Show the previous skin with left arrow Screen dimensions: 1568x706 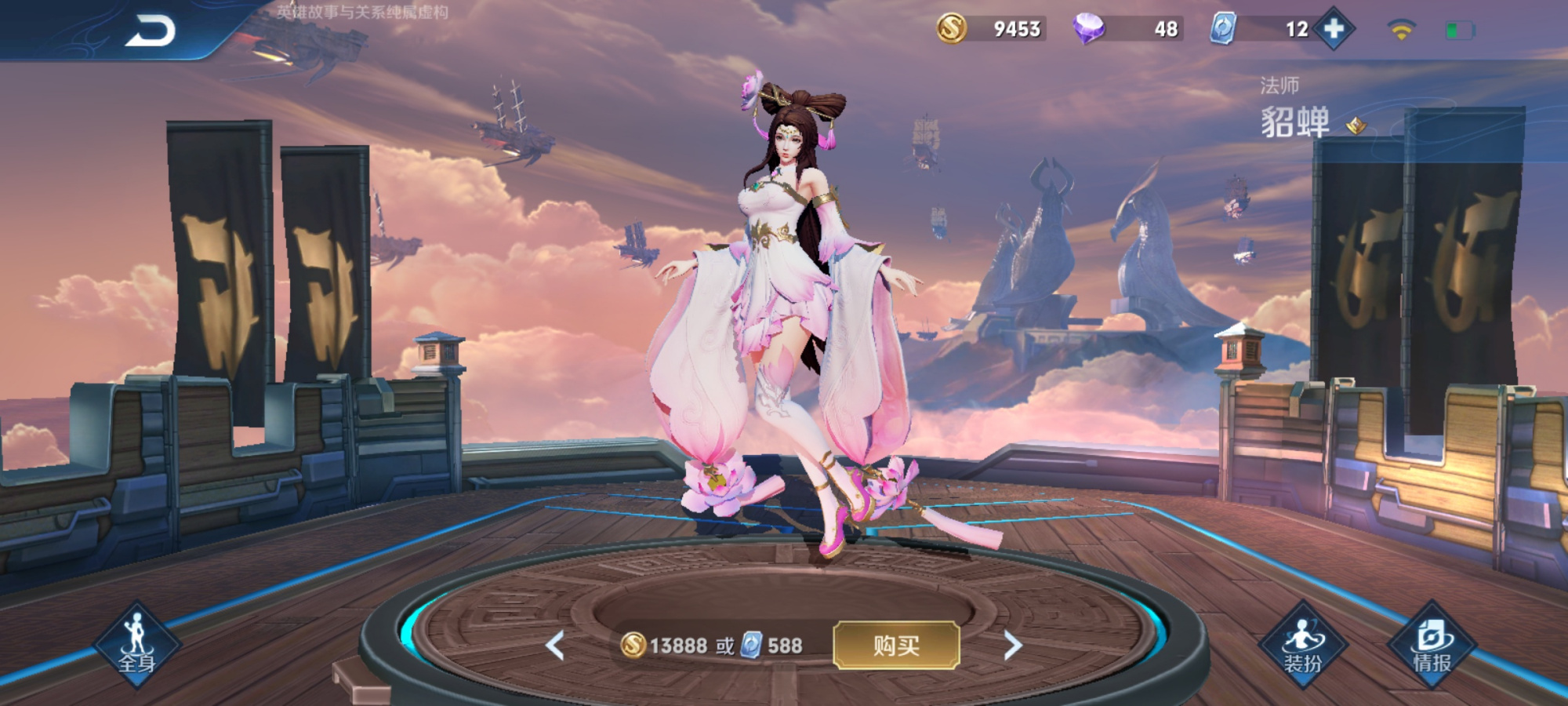[x=555, y=646]
